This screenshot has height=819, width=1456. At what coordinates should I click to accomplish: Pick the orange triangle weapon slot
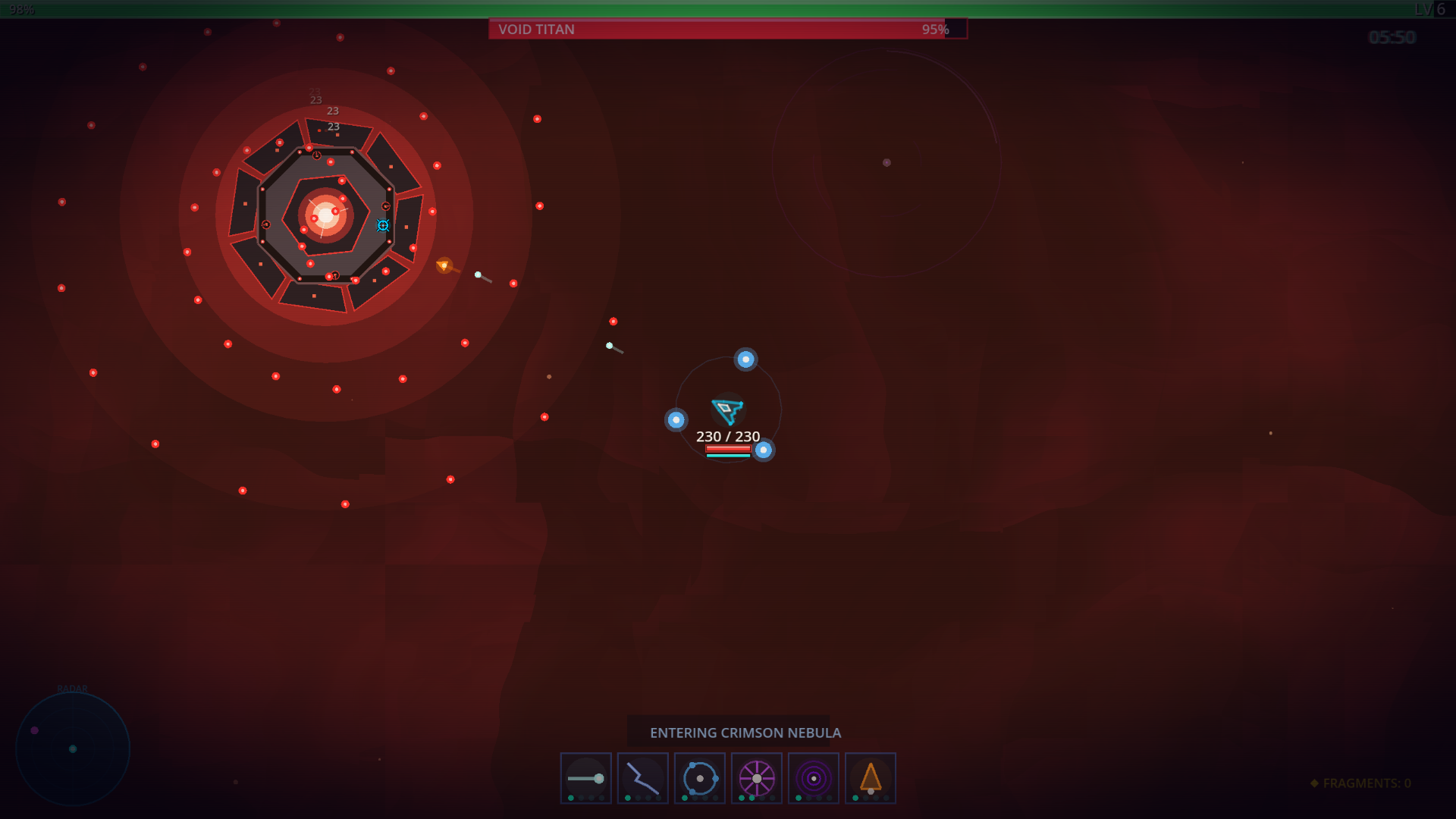[x=870, y=777]
